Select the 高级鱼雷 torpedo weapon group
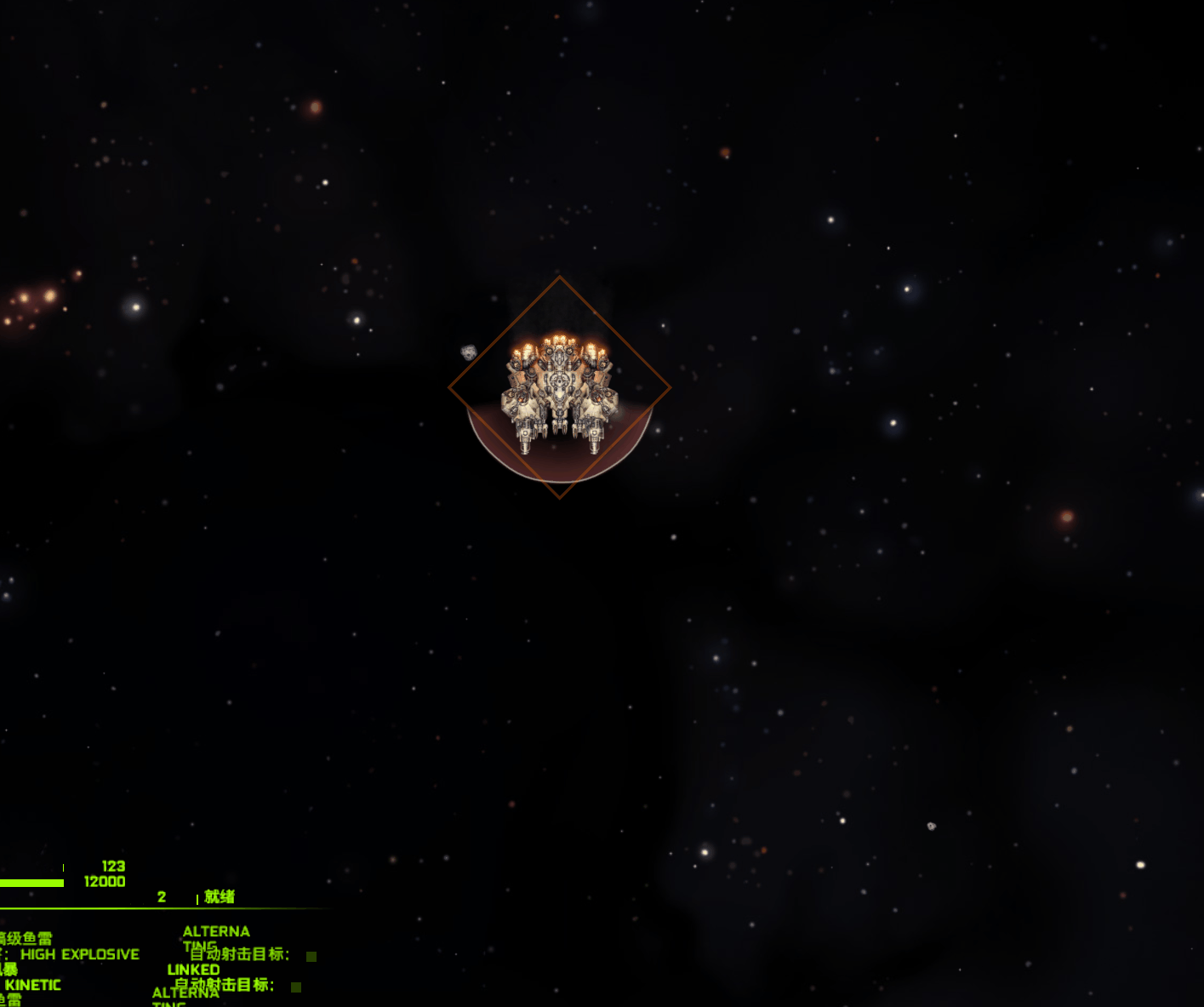The image size is (1204, 1007). tap(26, 938)
